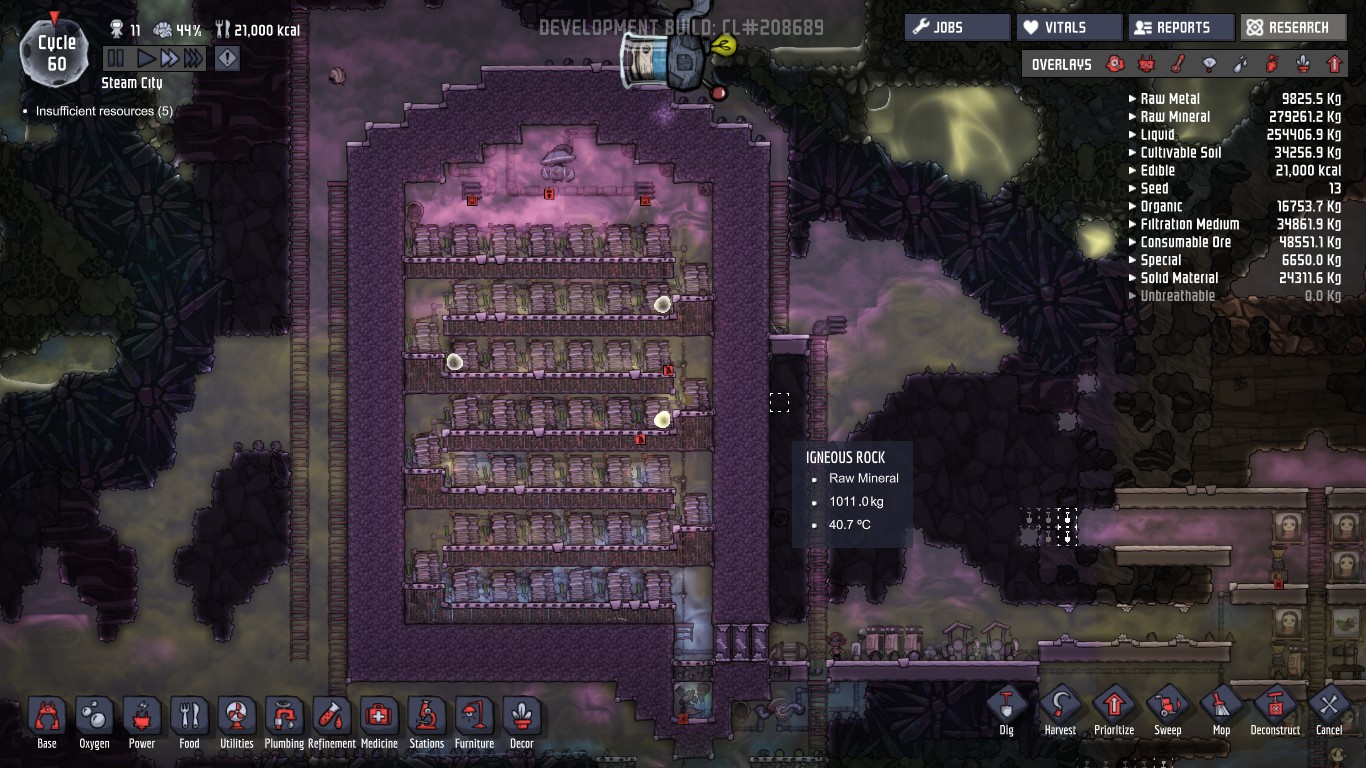Choose the Sweep tool
Image resolution: width=1366 pixels, height=768 pixels.
click(x=1168, y=708)
